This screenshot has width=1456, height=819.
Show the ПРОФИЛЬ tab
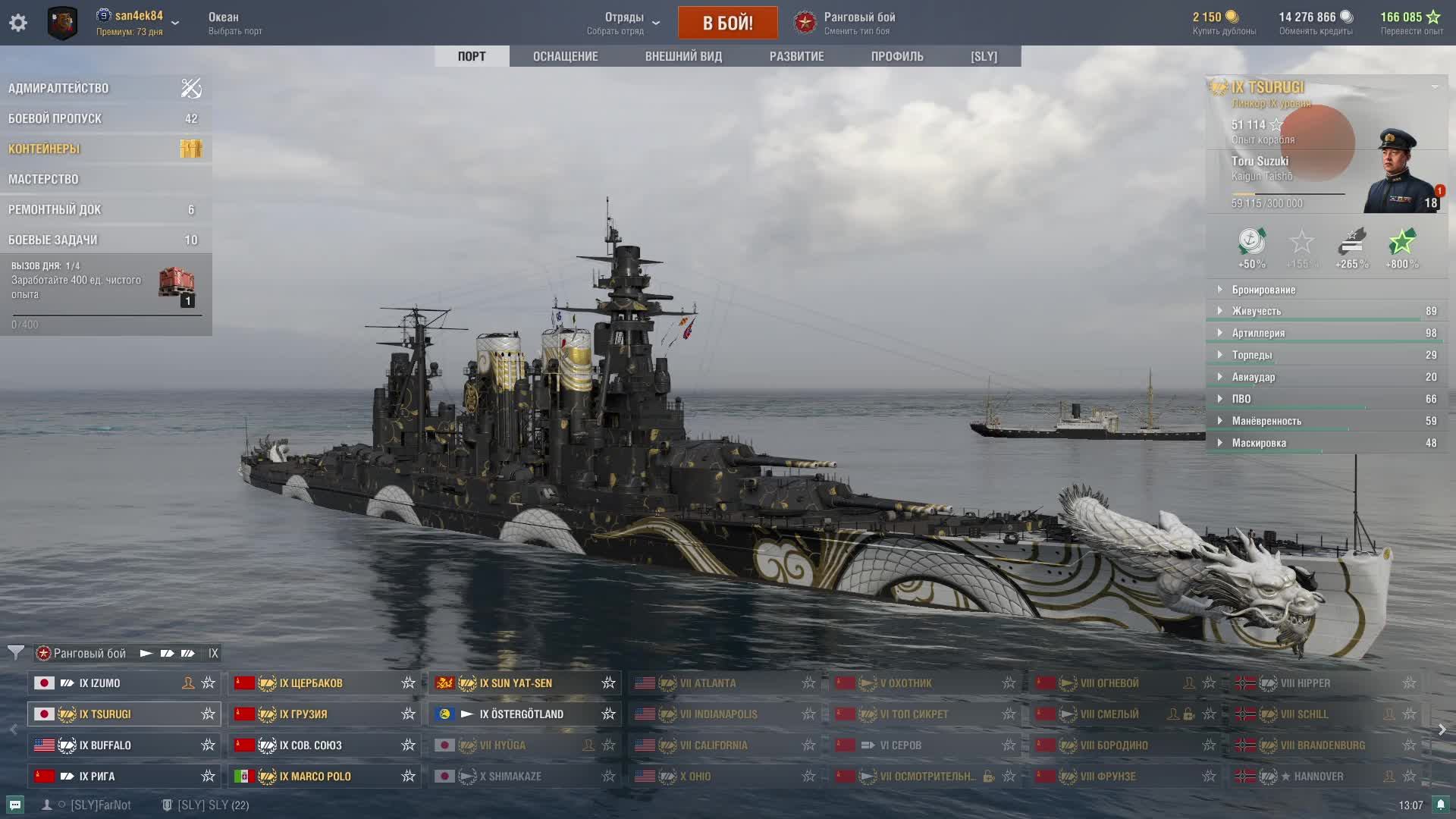click(897, 56)
